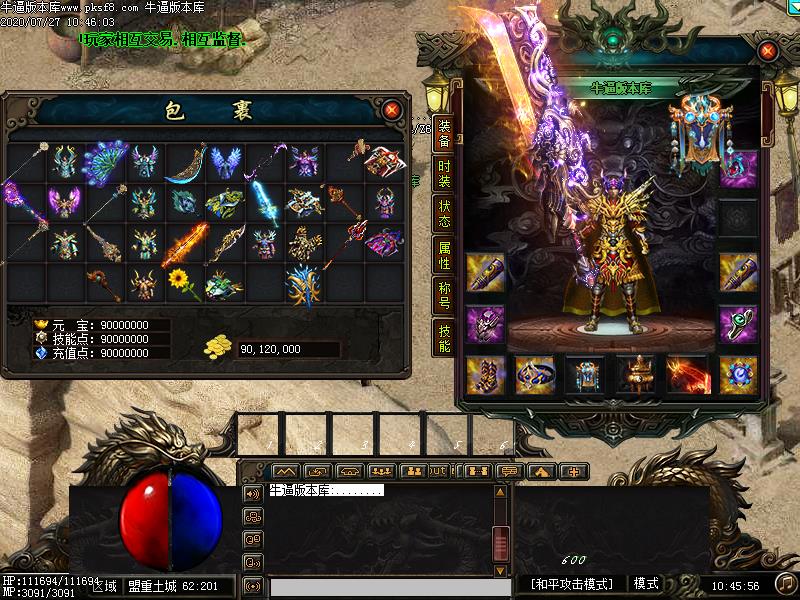
Task: Click the chat scroll-down arrow
Action: pos(501,572)
